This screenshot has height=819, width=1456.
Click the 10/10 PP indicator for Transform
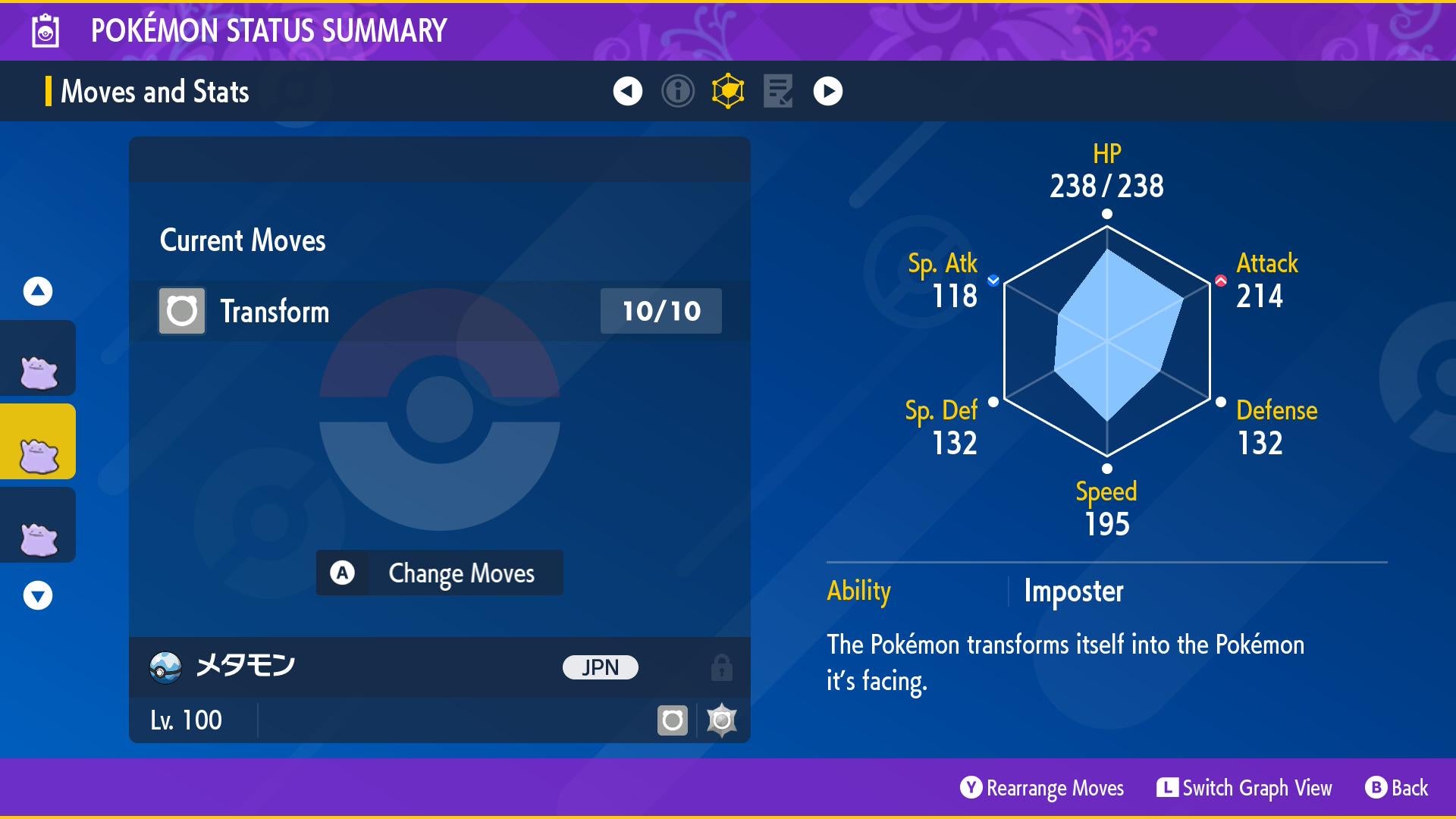(x=659, y=310)
